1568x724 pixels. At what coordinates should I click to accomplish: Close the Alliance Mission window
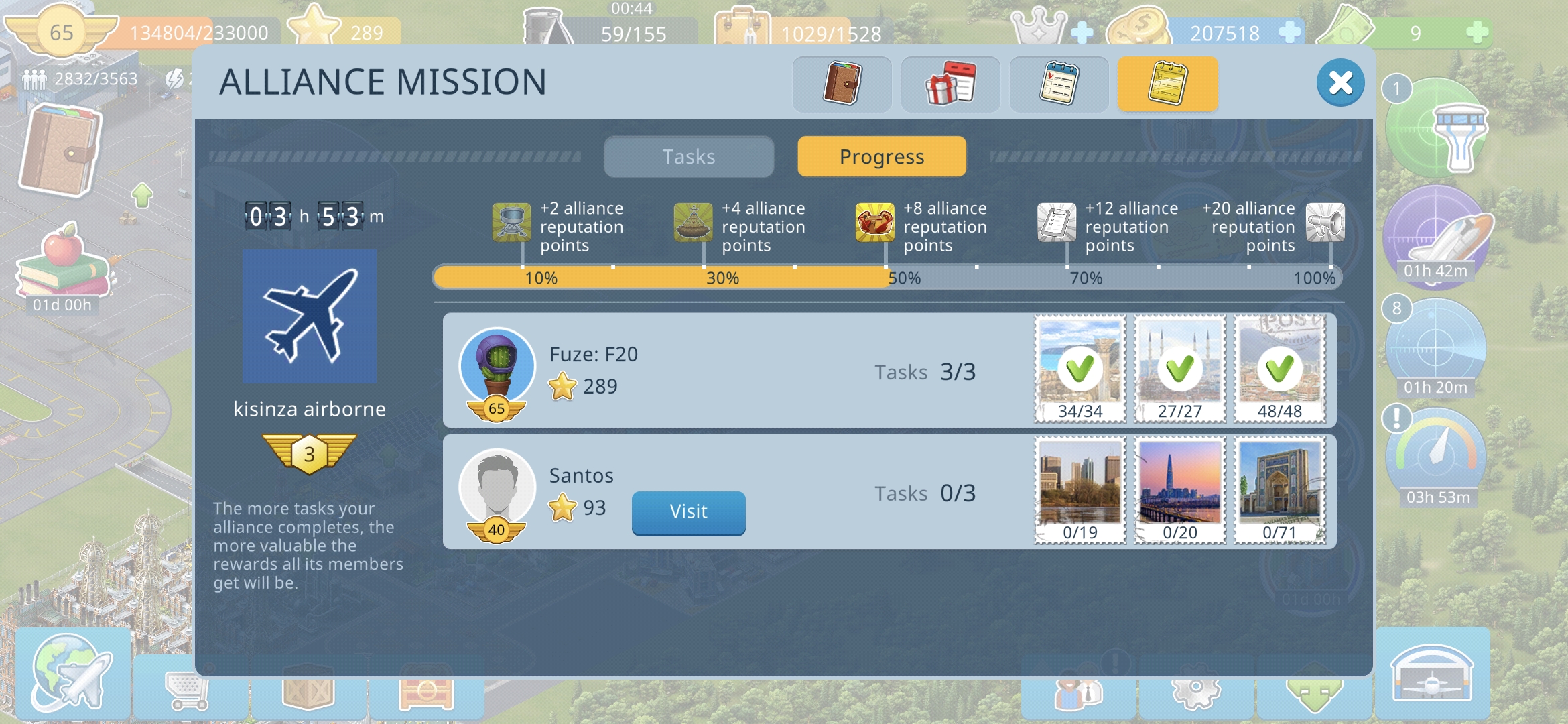(1340, 83)
